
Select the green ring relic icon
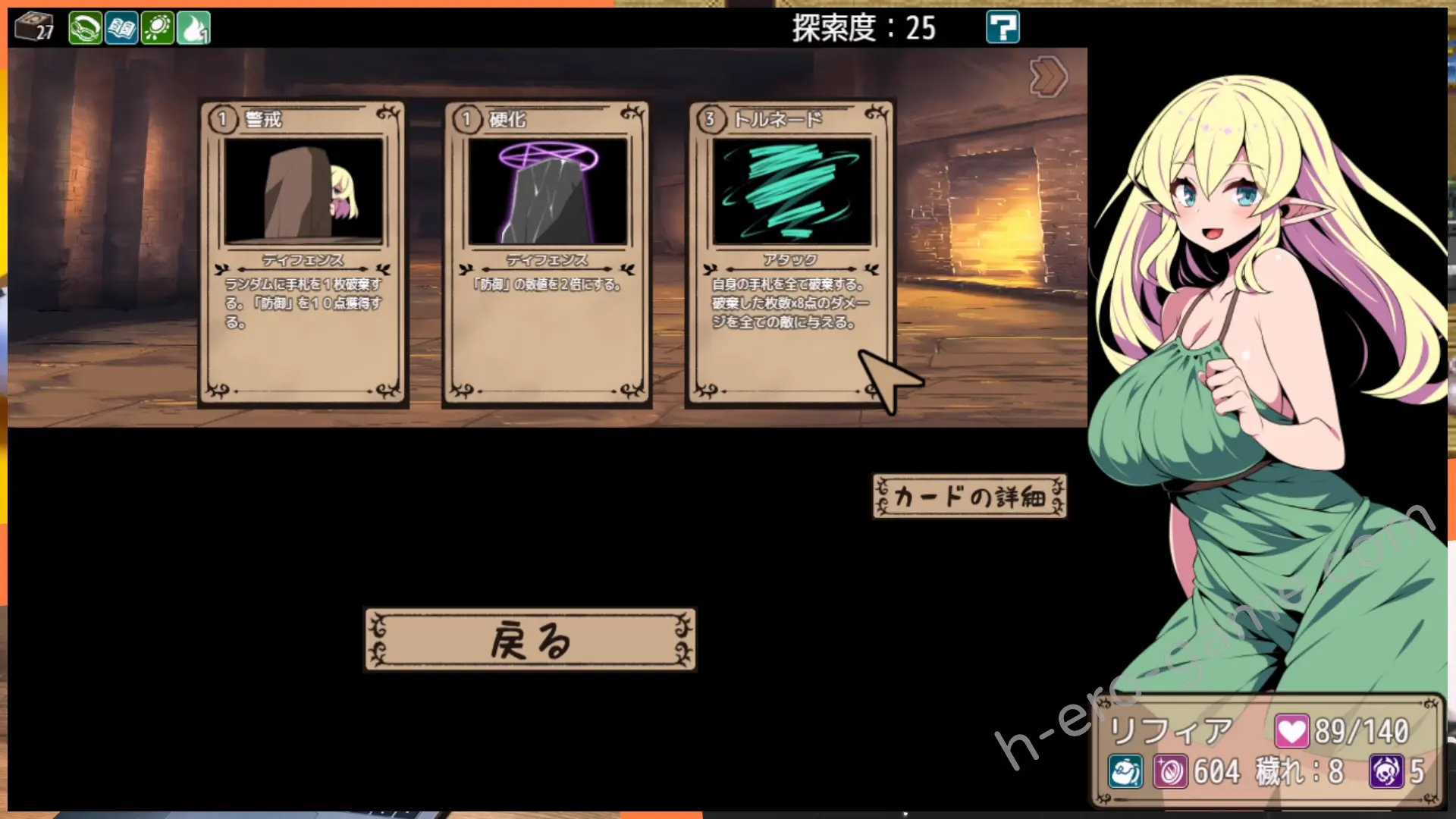pos(85,29)
